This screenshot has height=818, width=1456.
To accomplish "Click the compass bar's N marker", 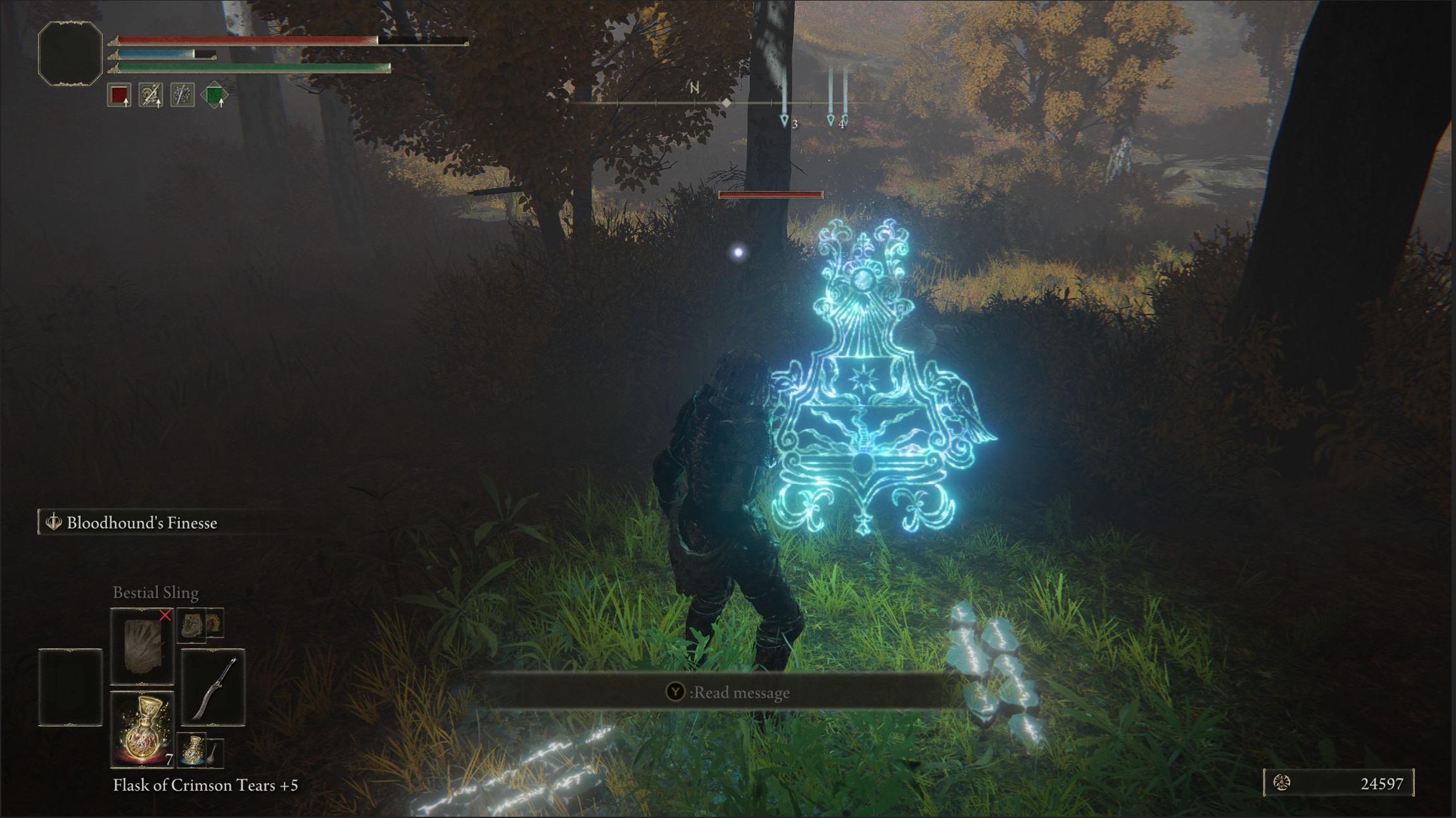I will coord(694,89).
